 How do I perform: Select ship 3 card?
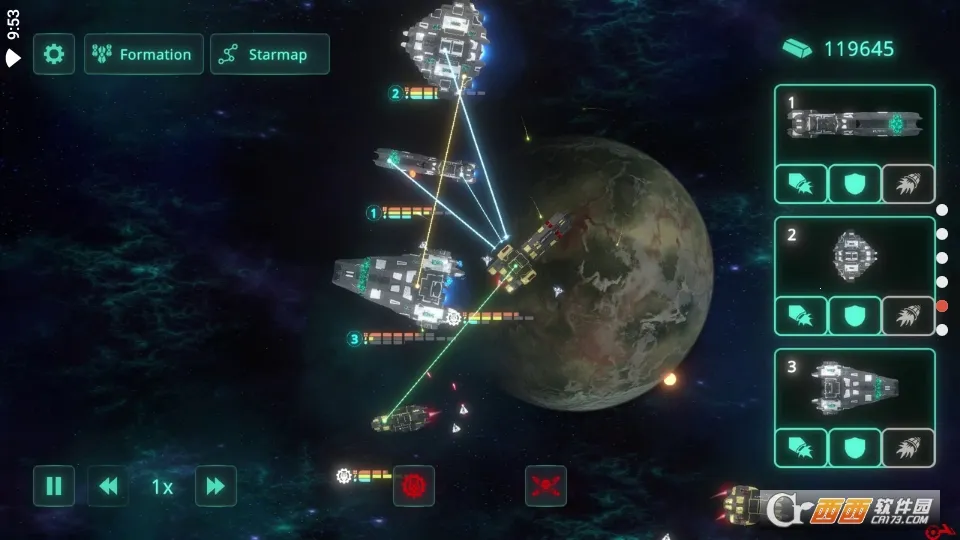(x=854, y=387)
